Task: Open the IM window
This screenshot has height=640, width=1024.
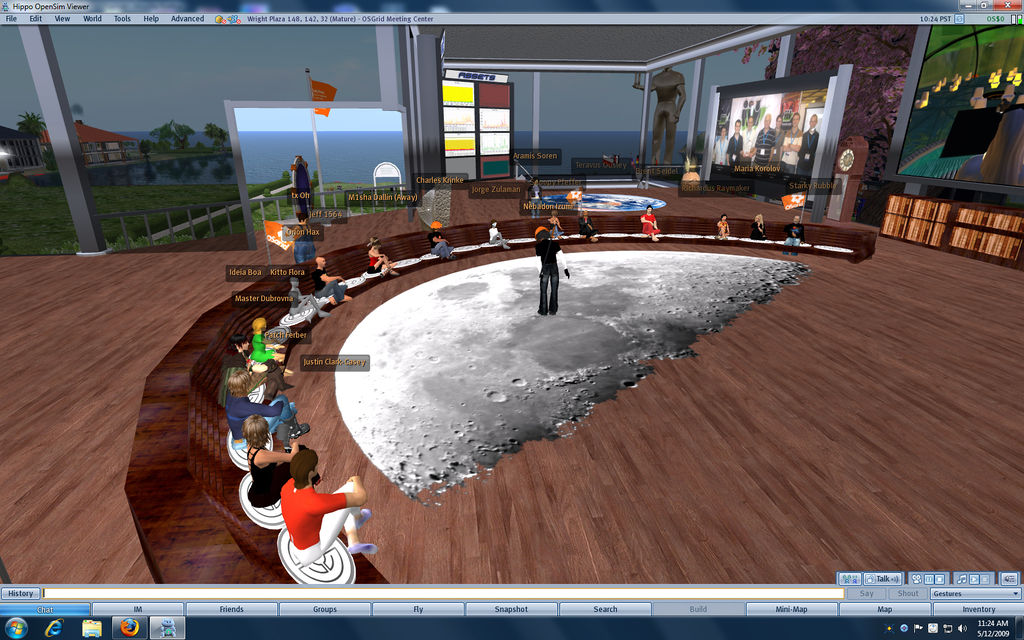Action: (138, 609)
